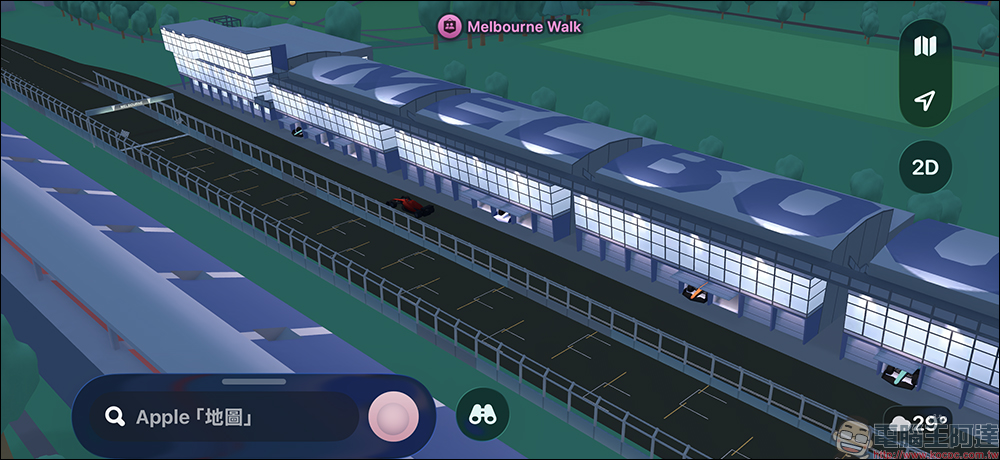Switch the map to 2D view
The image size is (1000, 460).
925,167
